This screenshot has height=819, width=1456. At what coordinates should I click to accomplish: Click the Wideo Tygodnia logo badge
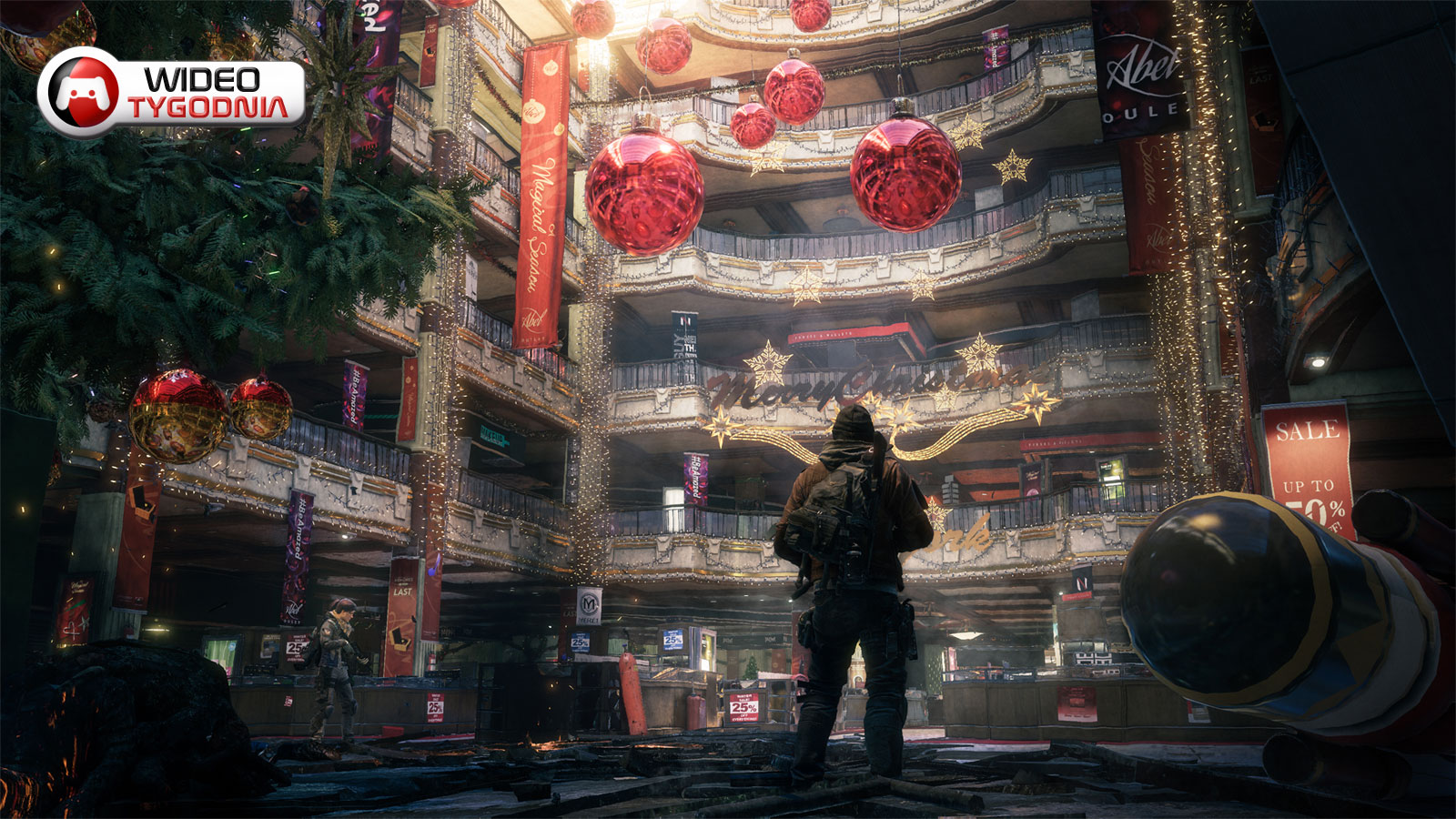point(171,93)
